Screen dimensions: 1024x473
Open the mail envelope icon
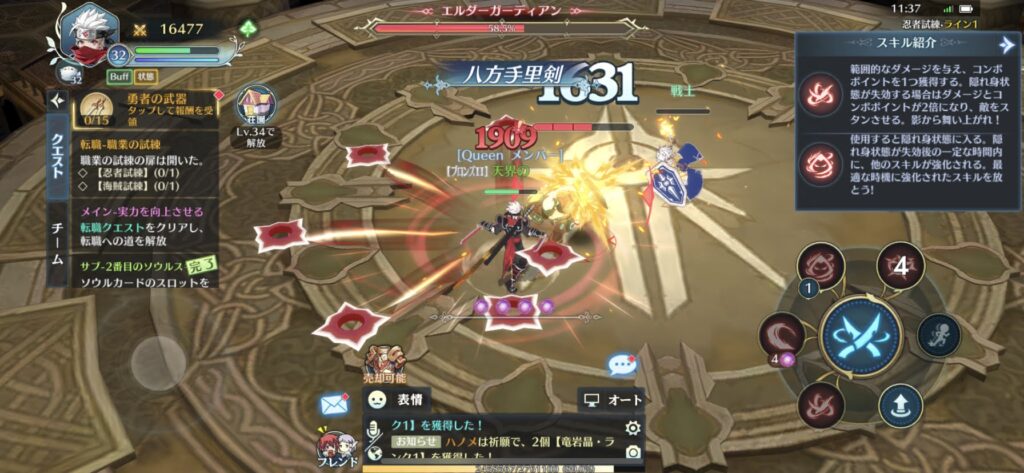(333, 404)
